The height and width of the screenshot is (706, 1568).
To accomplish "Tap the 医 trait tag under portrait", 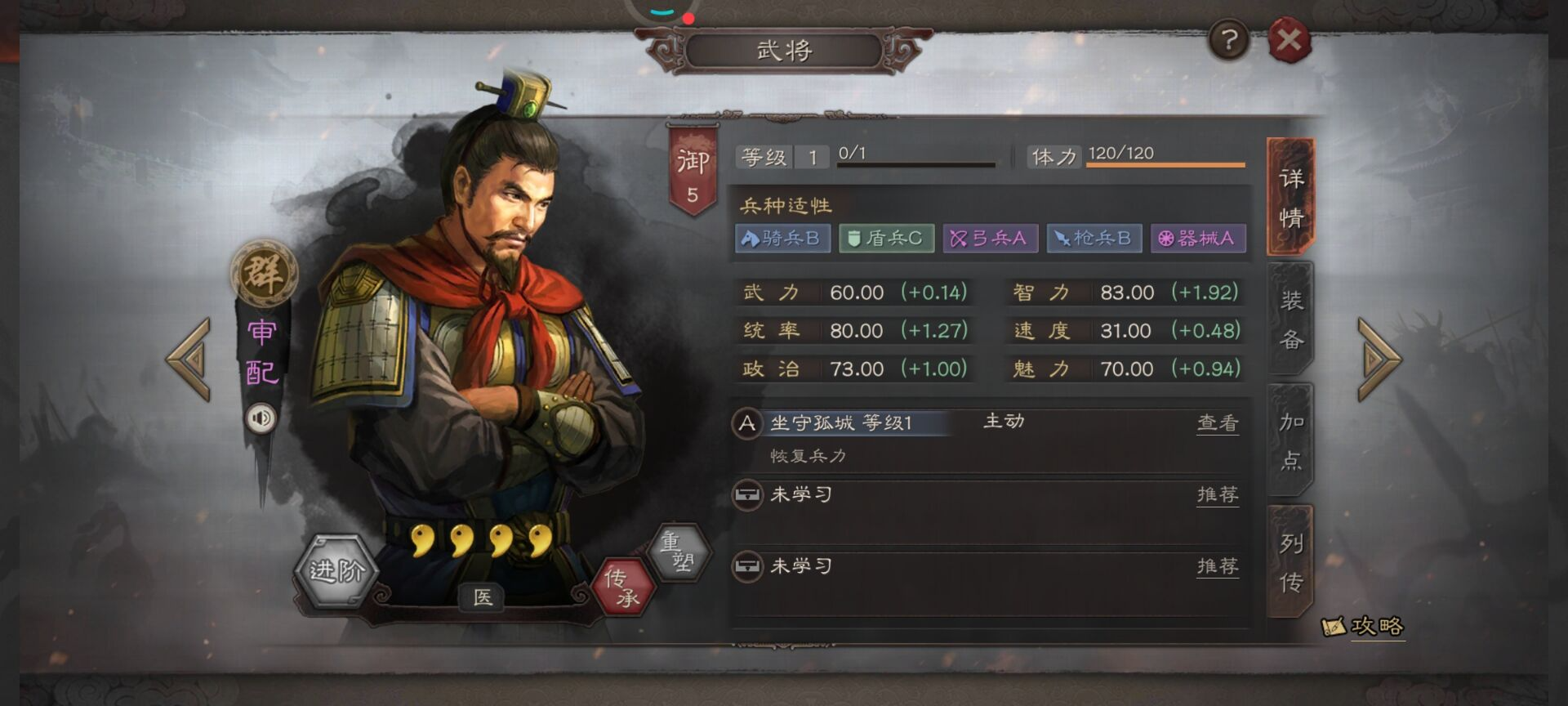I will [x=483, y=597].
